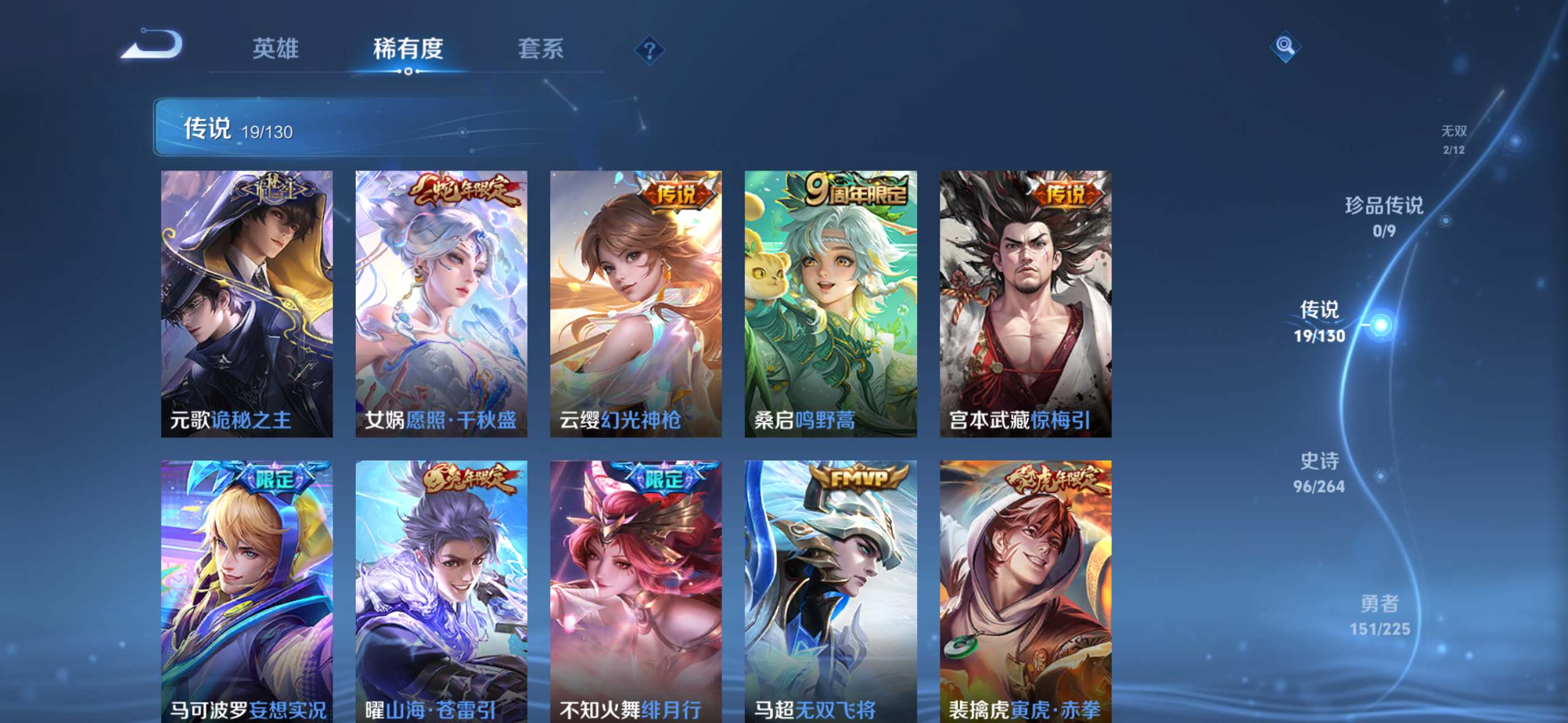Select the 稀有度 tab indicator dot
Viewport: 1568px width, 723px height.
coord(408,72)
